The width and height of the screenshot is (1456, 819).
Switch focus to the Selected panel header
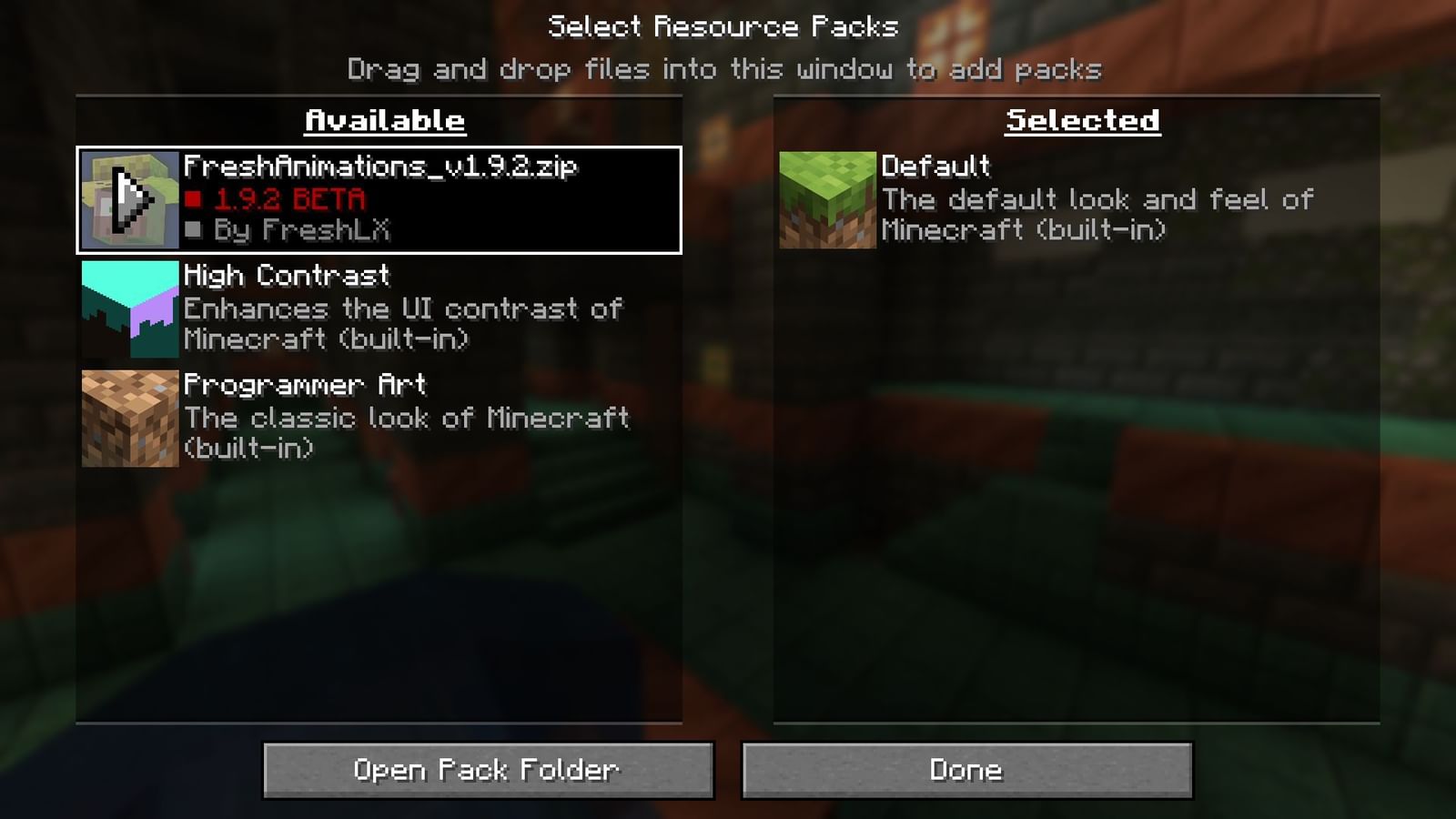coord(1082,119)
